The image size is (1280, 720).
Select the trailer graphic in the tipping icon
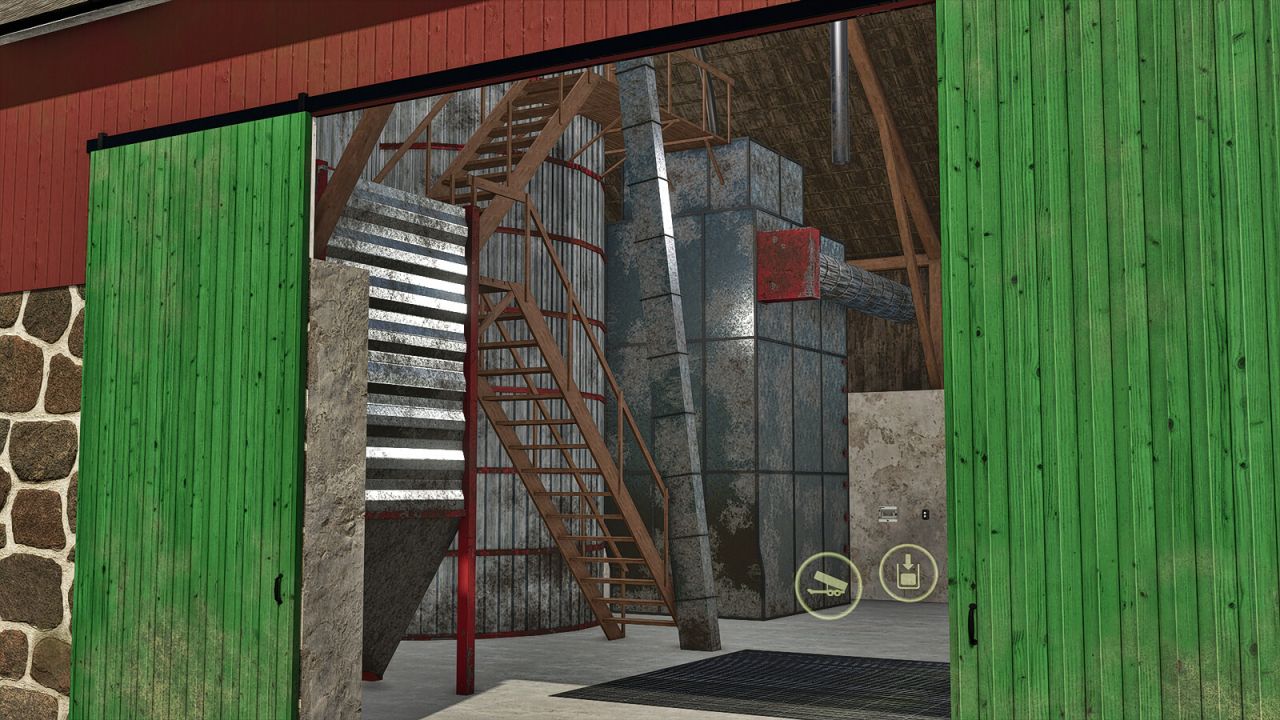click(x=826, y=585)
